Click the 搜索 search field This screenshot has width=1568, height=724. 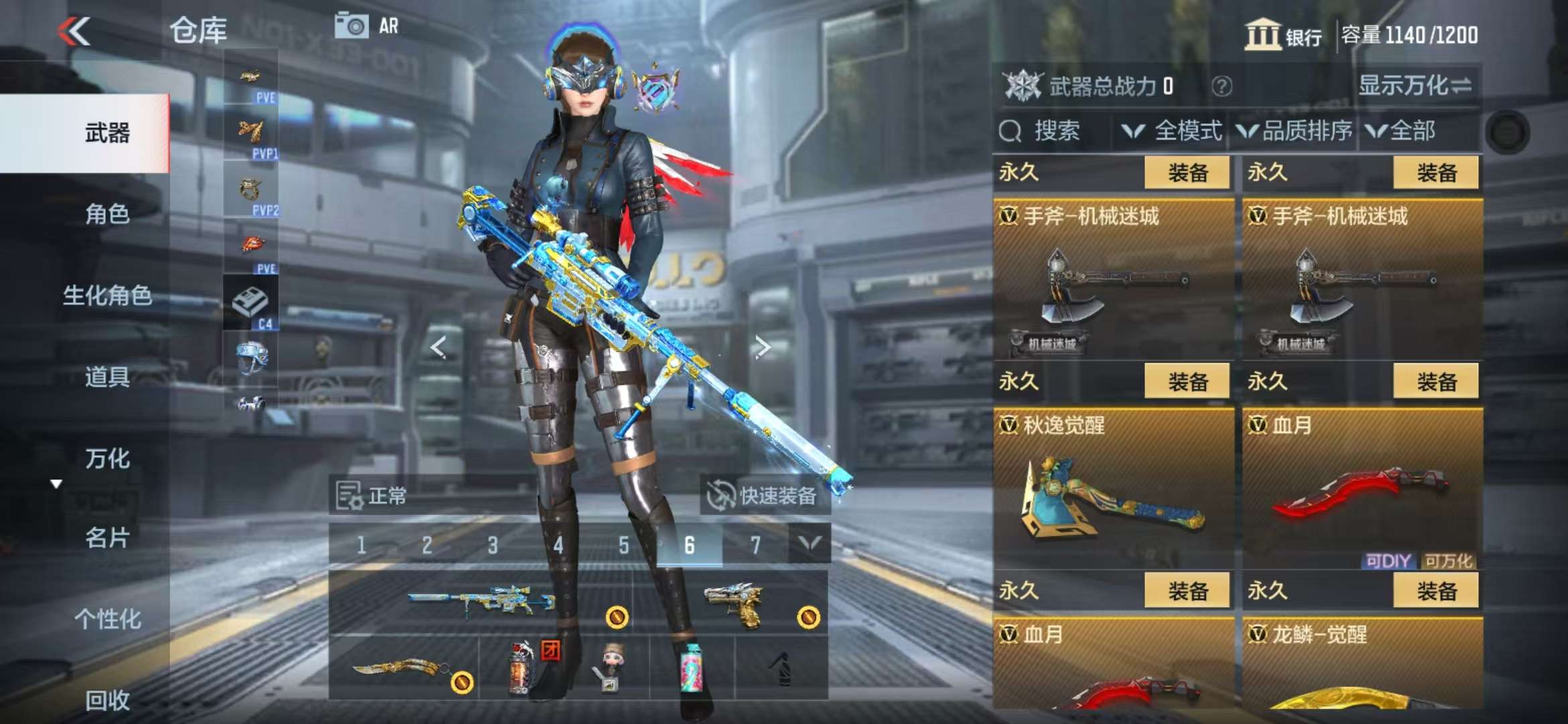[1055, 131]
